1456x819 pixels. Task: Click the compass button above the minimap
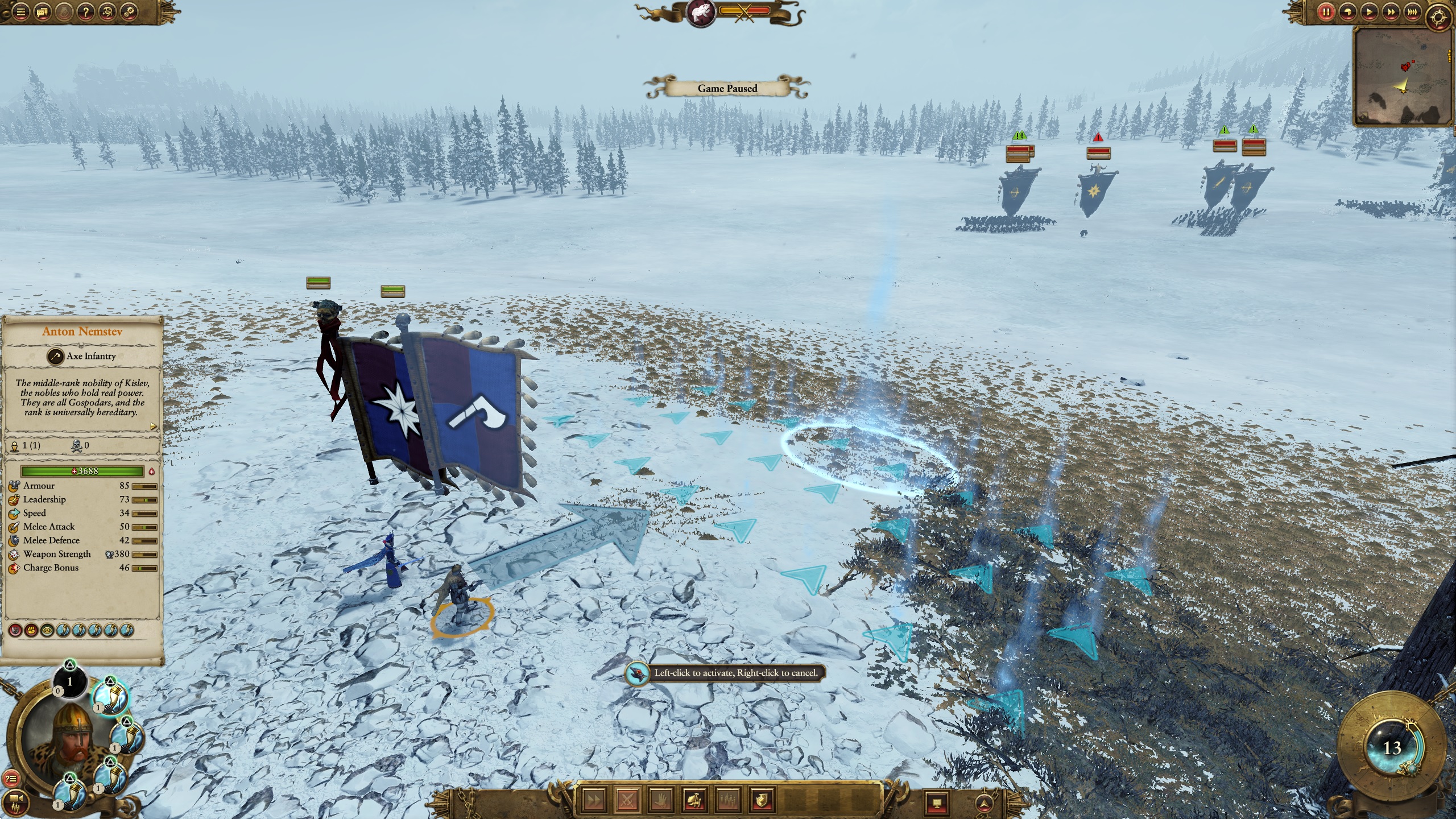pyautogui.click(x=1438, y=17)
